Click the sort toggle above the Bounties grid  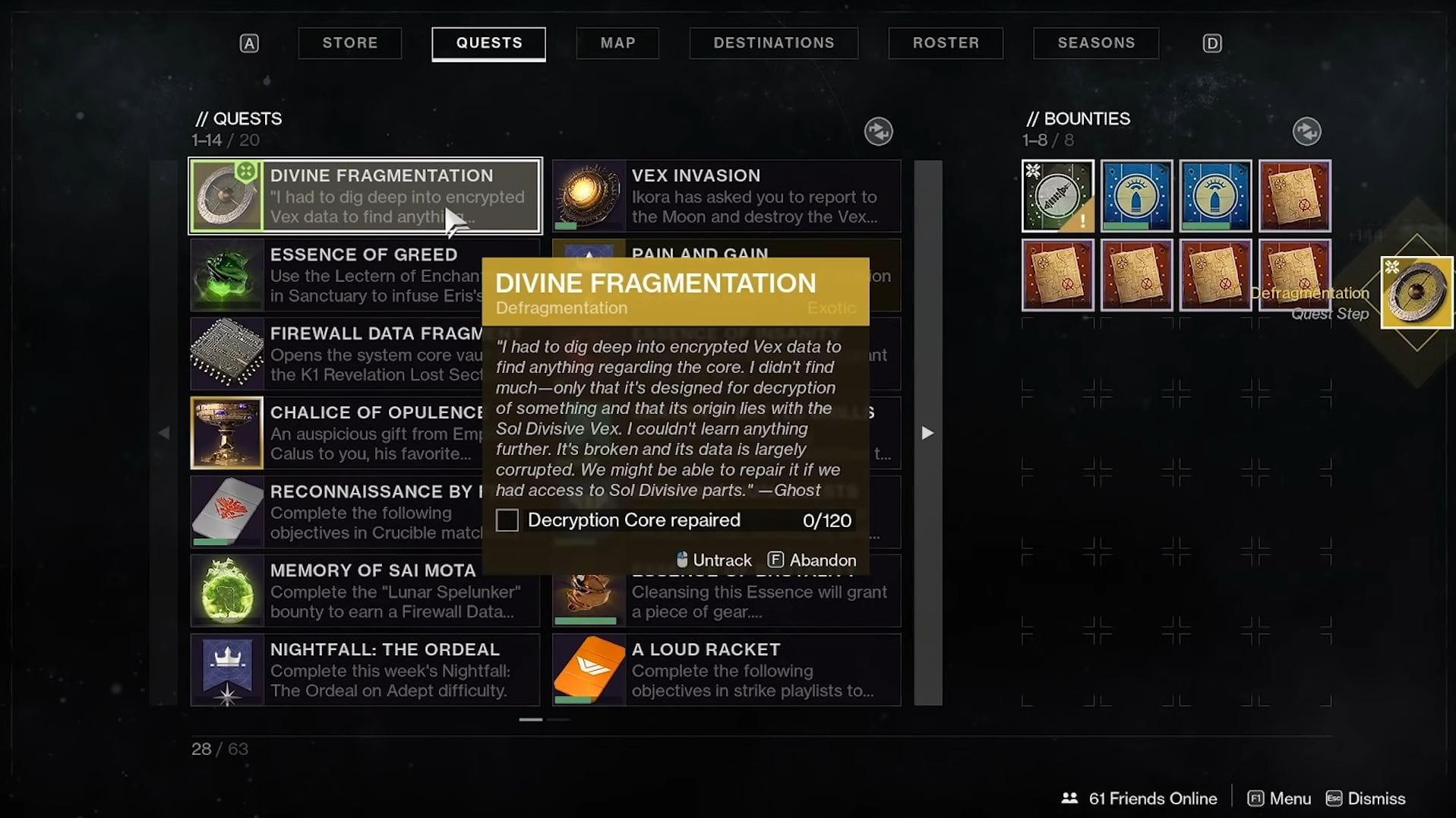[1307, 131]
